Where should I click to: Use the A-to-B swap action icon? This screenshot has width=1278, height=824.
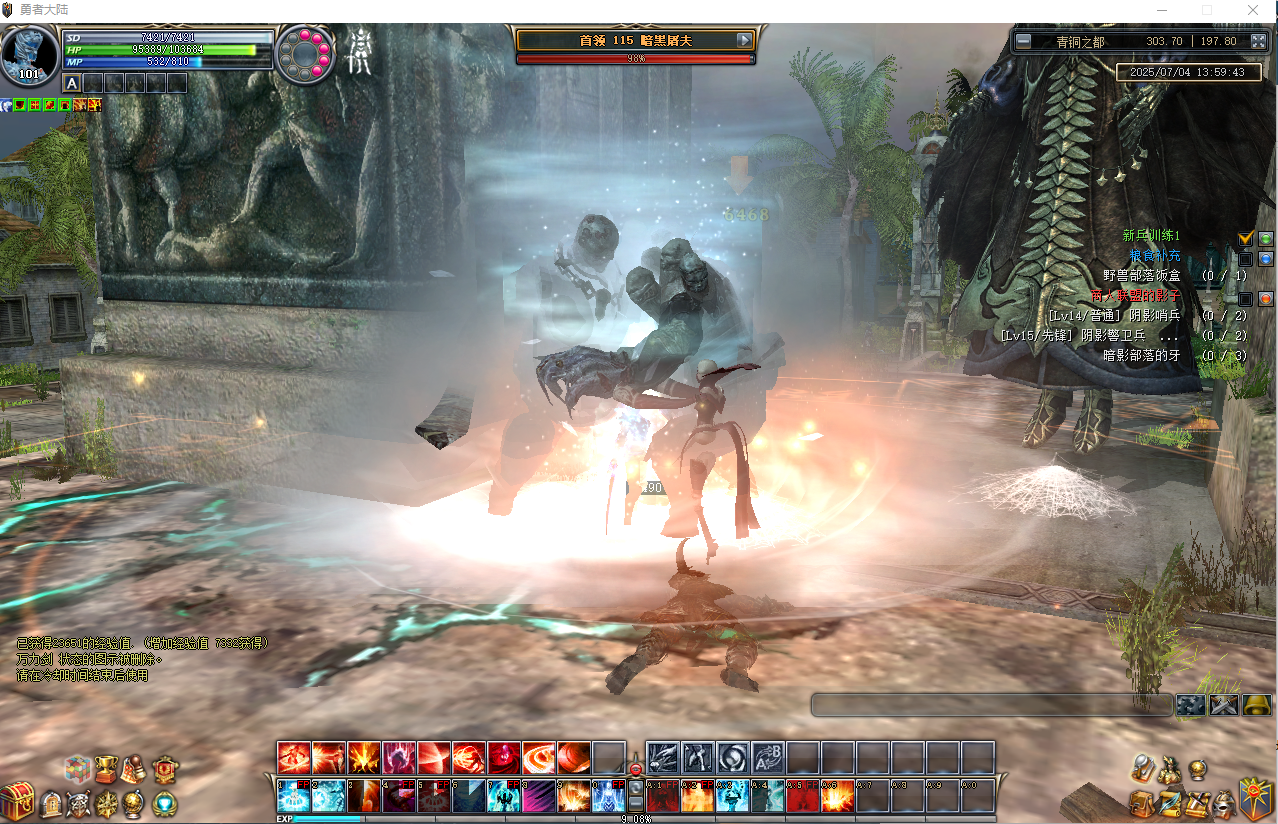tap(767, 758)
